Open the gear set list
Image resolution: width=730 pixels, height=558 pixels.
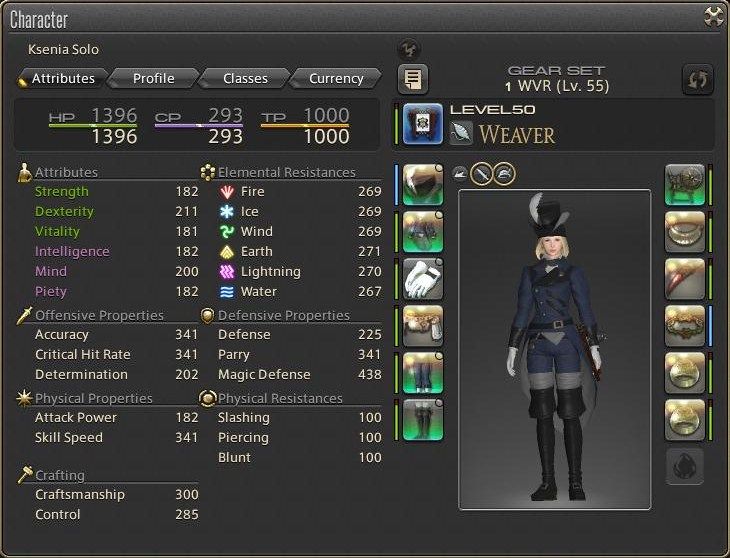(412, 78)
